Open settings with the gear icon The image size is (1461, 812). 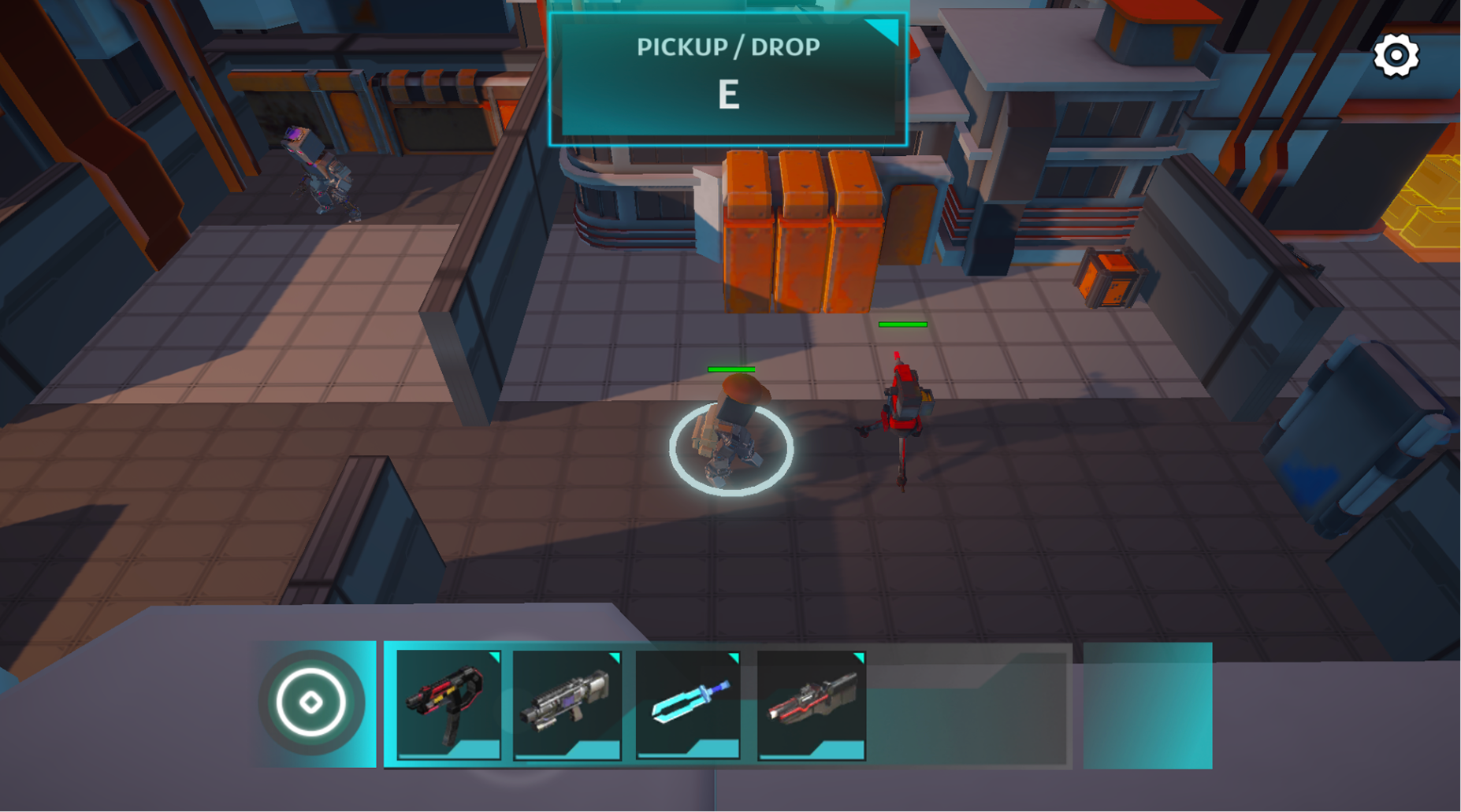[1396, 56]
